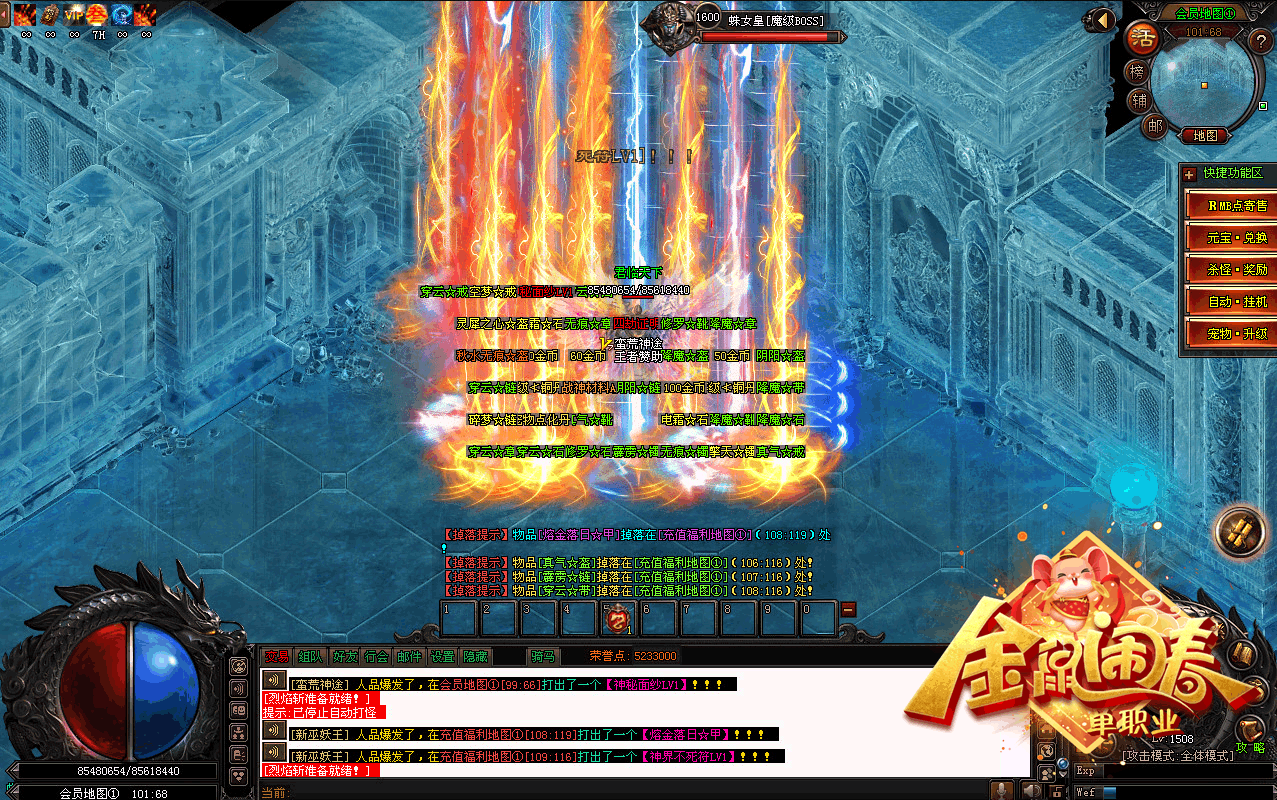
Task: Open the 邮 mail button
Action: [x=1155, y=126]
